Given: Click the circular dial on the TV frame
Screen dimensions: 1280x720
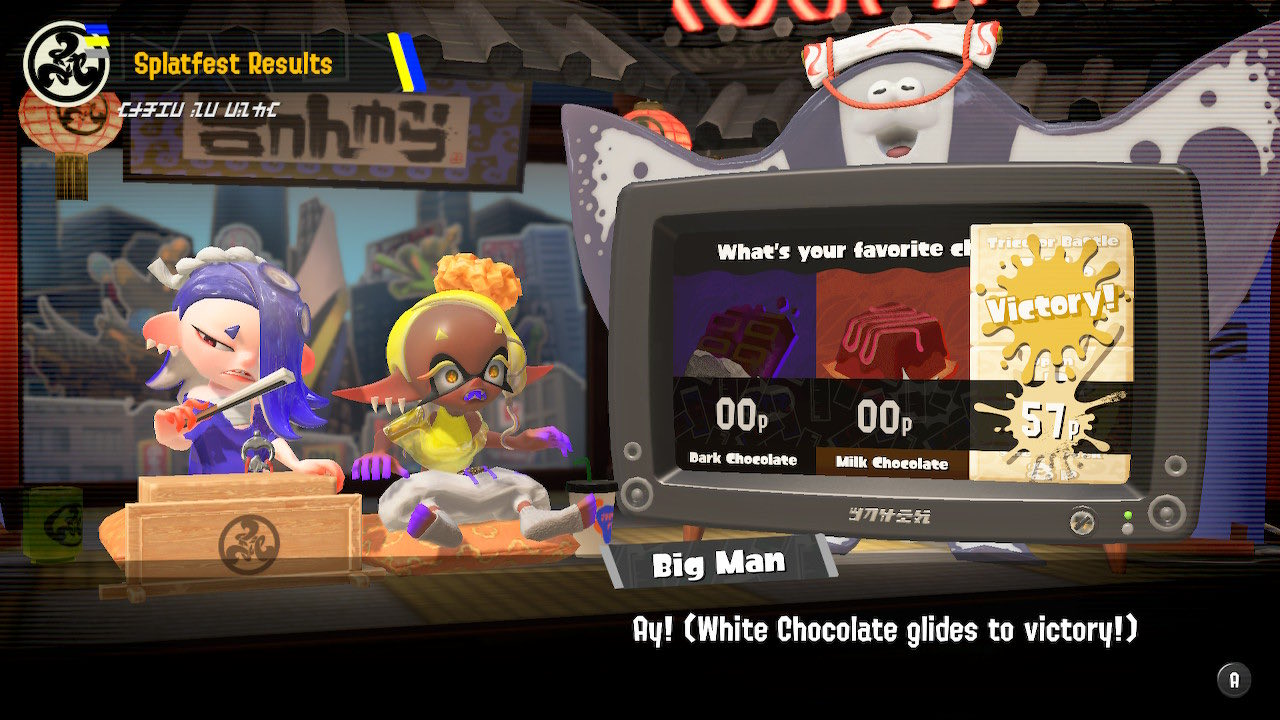Looking at the screenshot, I should 1081,521.
